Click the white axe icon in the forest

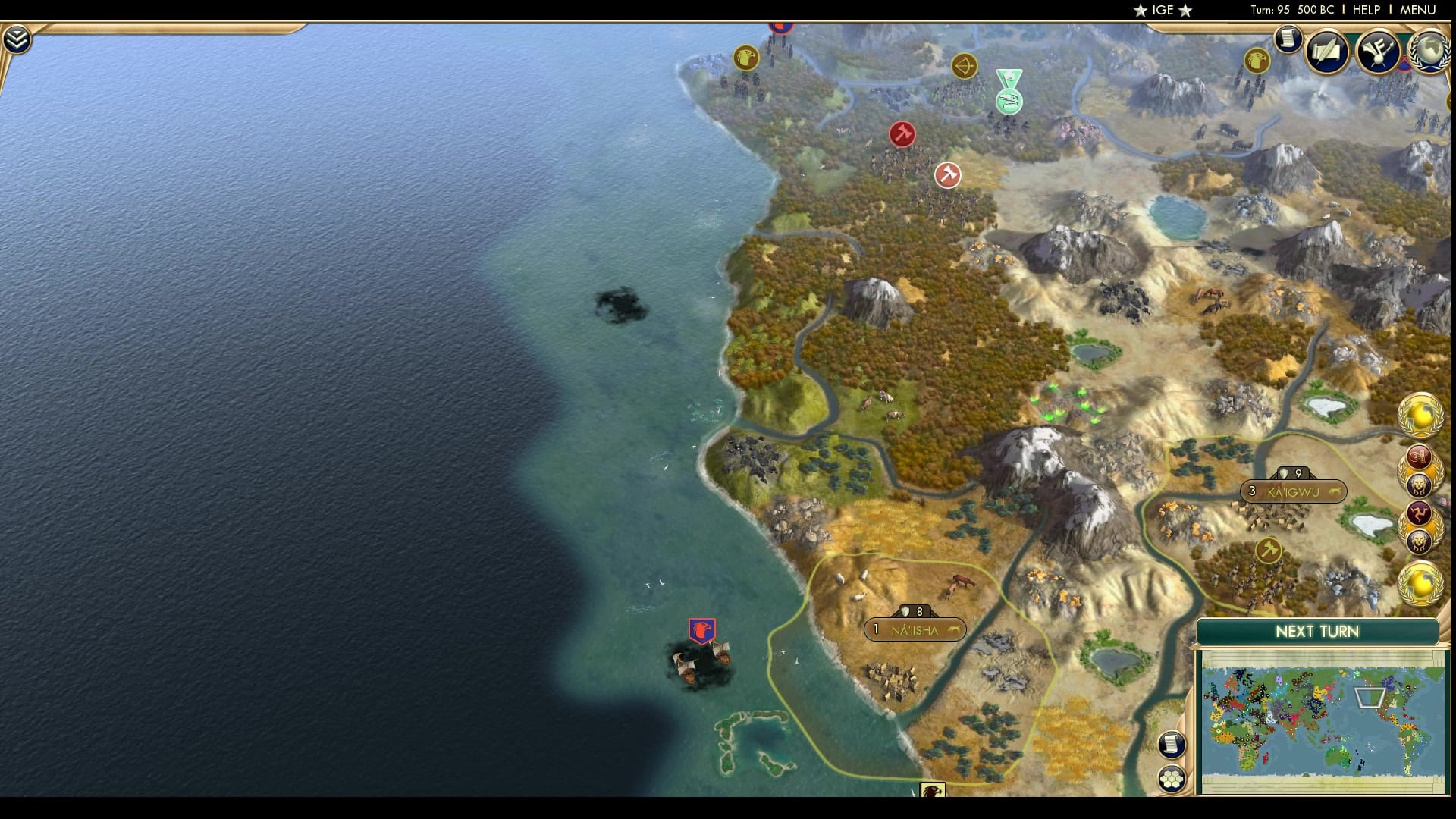[x=949, y=174]
